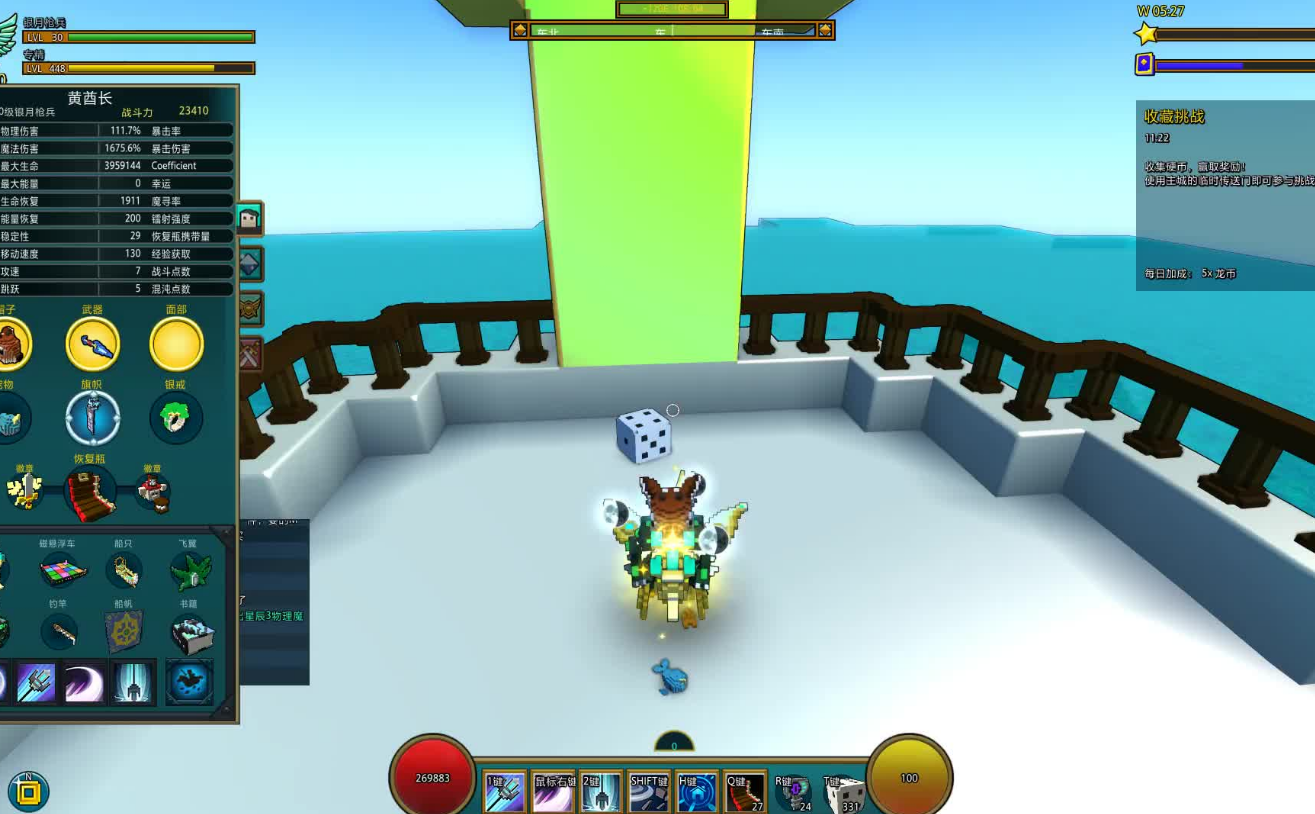
Task: Select the tome (书籍) slot
Action: coord(189,634)
